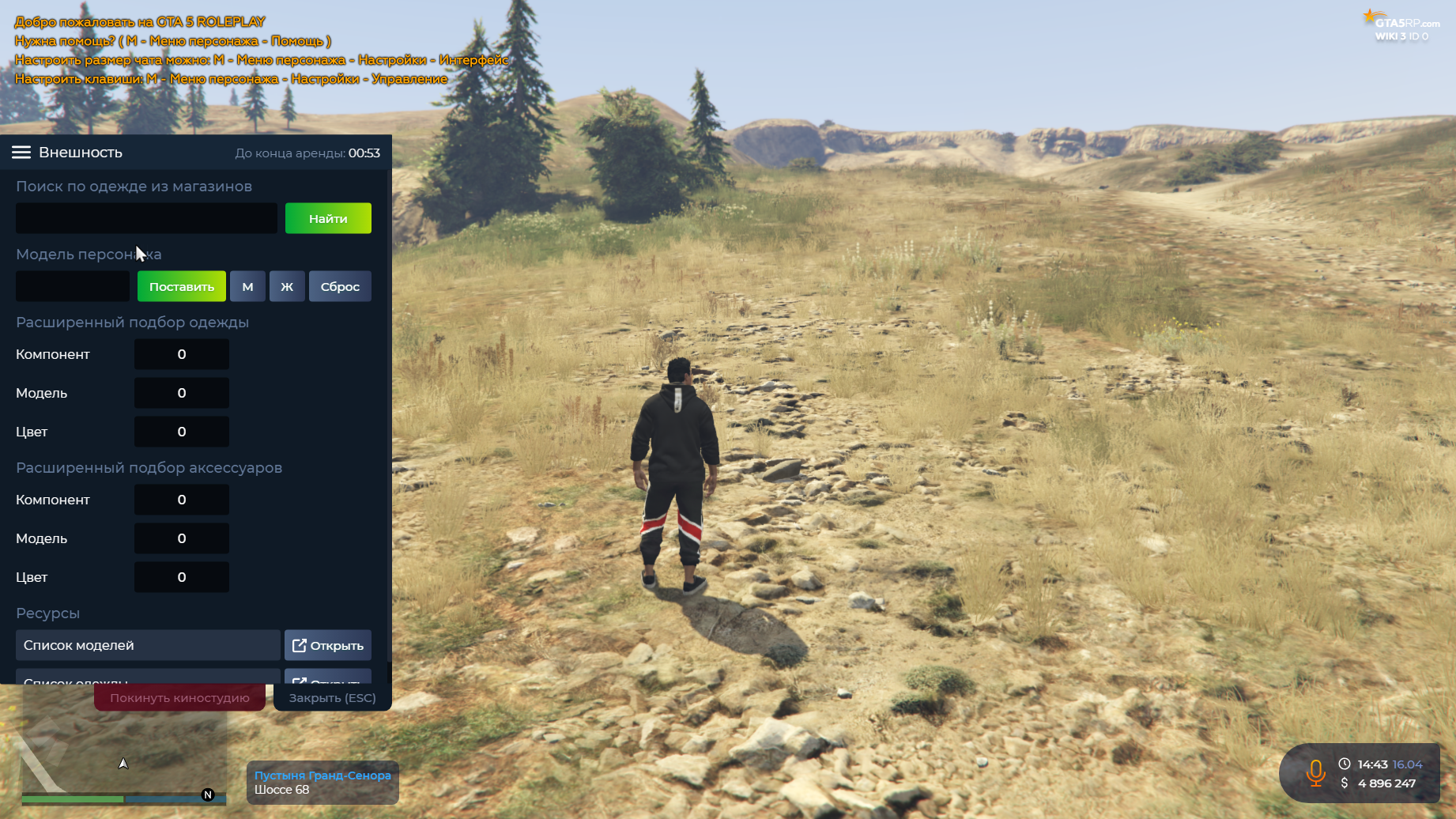Focus the character model input field

click(x=73, y=286)
